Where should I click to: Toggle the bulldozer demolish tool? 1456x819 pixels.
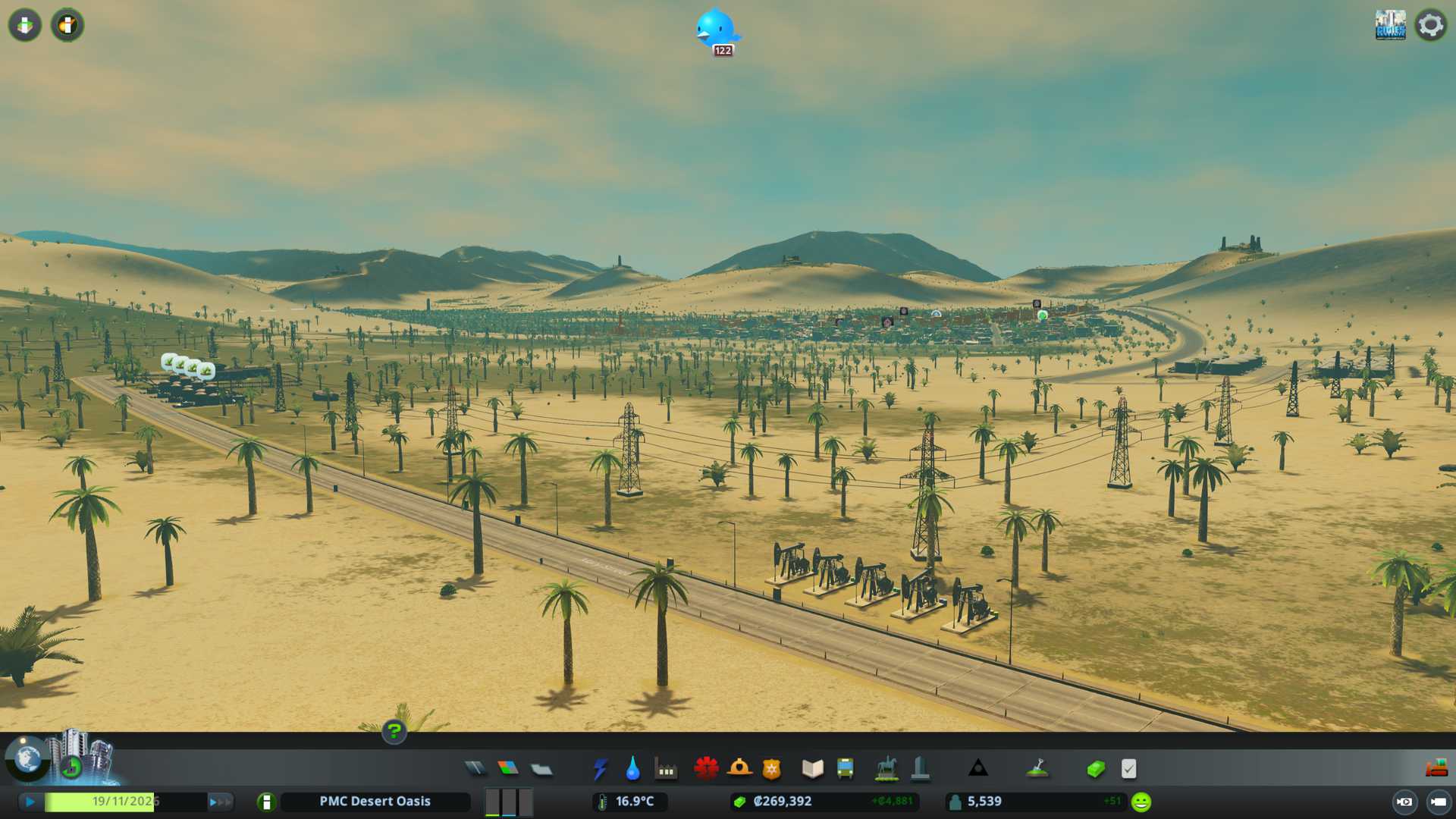(x=1436, y=769)
